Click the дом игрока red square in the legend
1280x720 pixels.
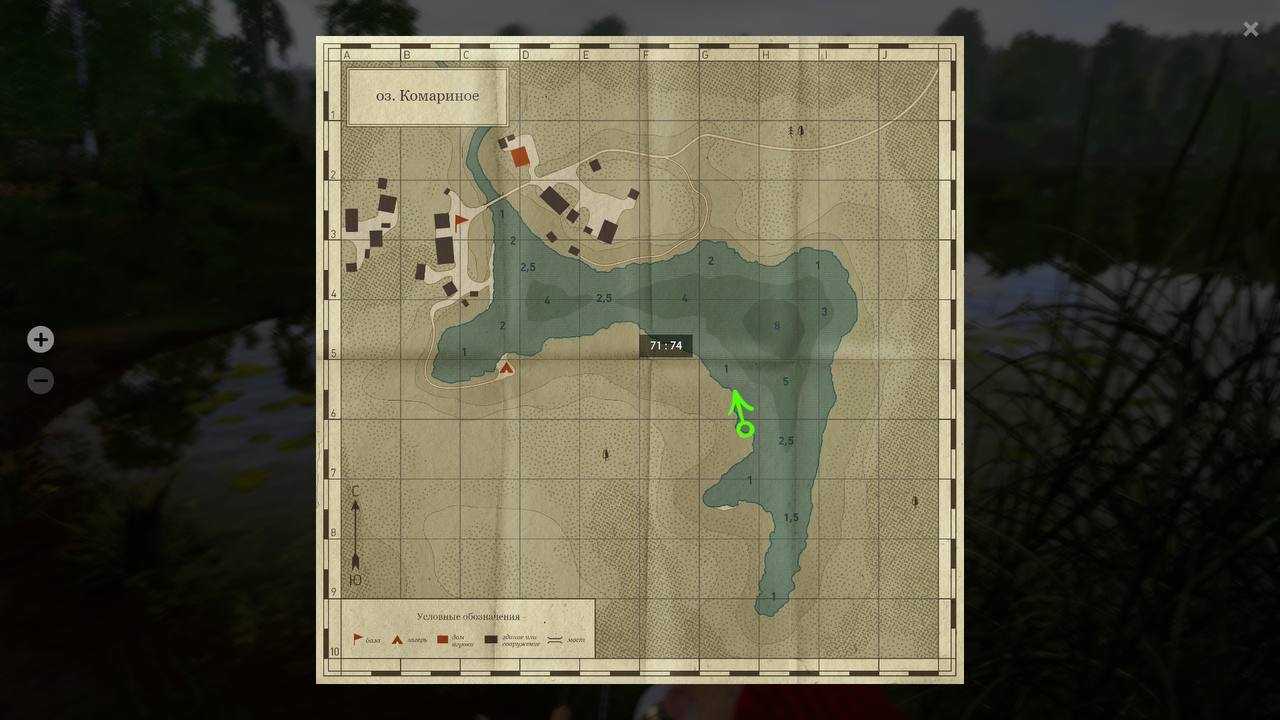coord(442,639)
